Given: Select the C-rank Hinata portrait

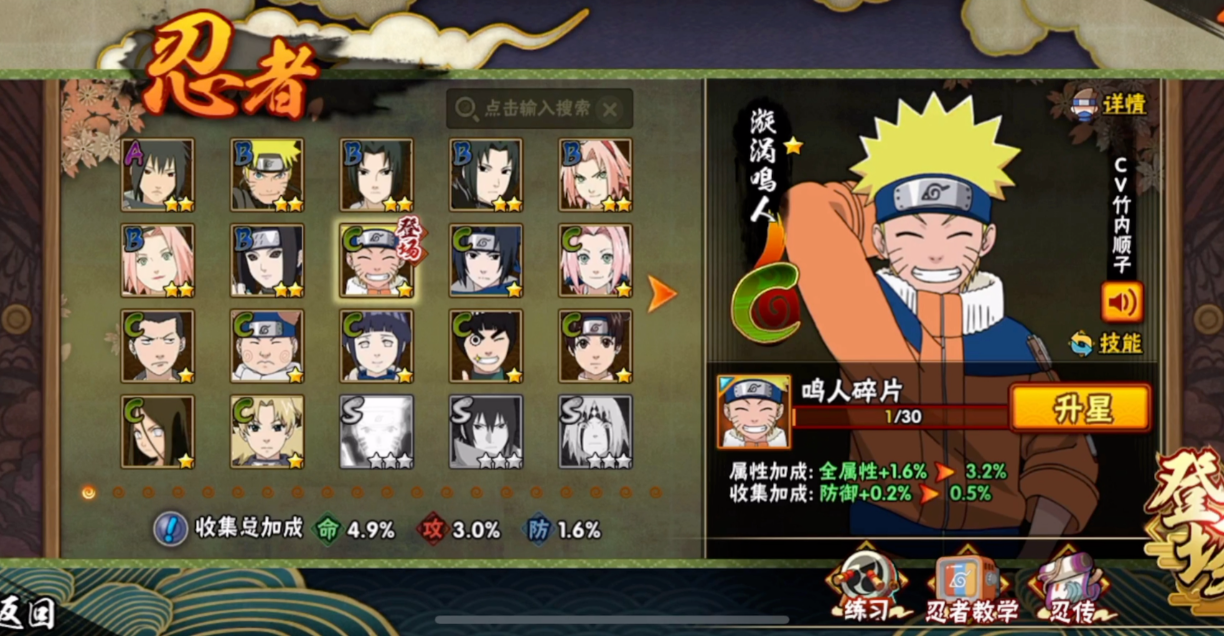Looking at the screenshot, I should (377, 346).
